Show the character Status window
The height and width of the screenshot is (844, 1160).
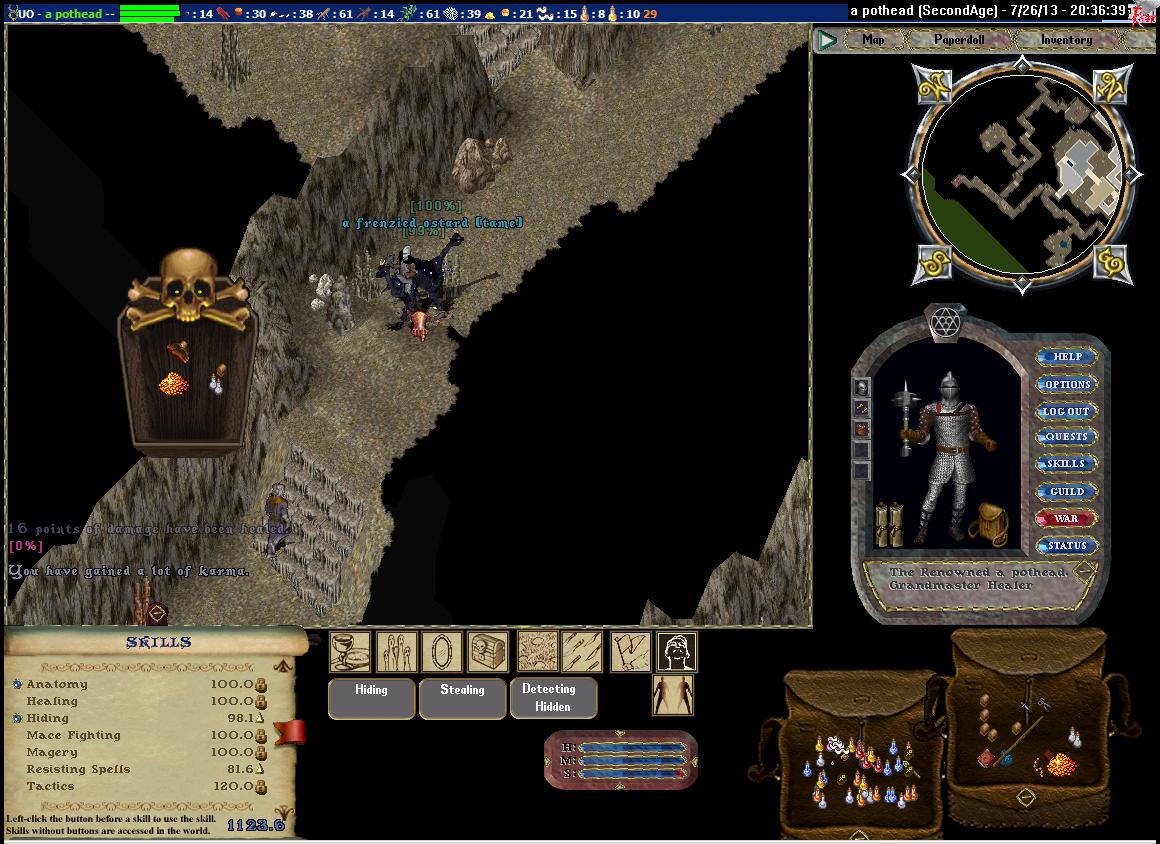pos(1066,545)
